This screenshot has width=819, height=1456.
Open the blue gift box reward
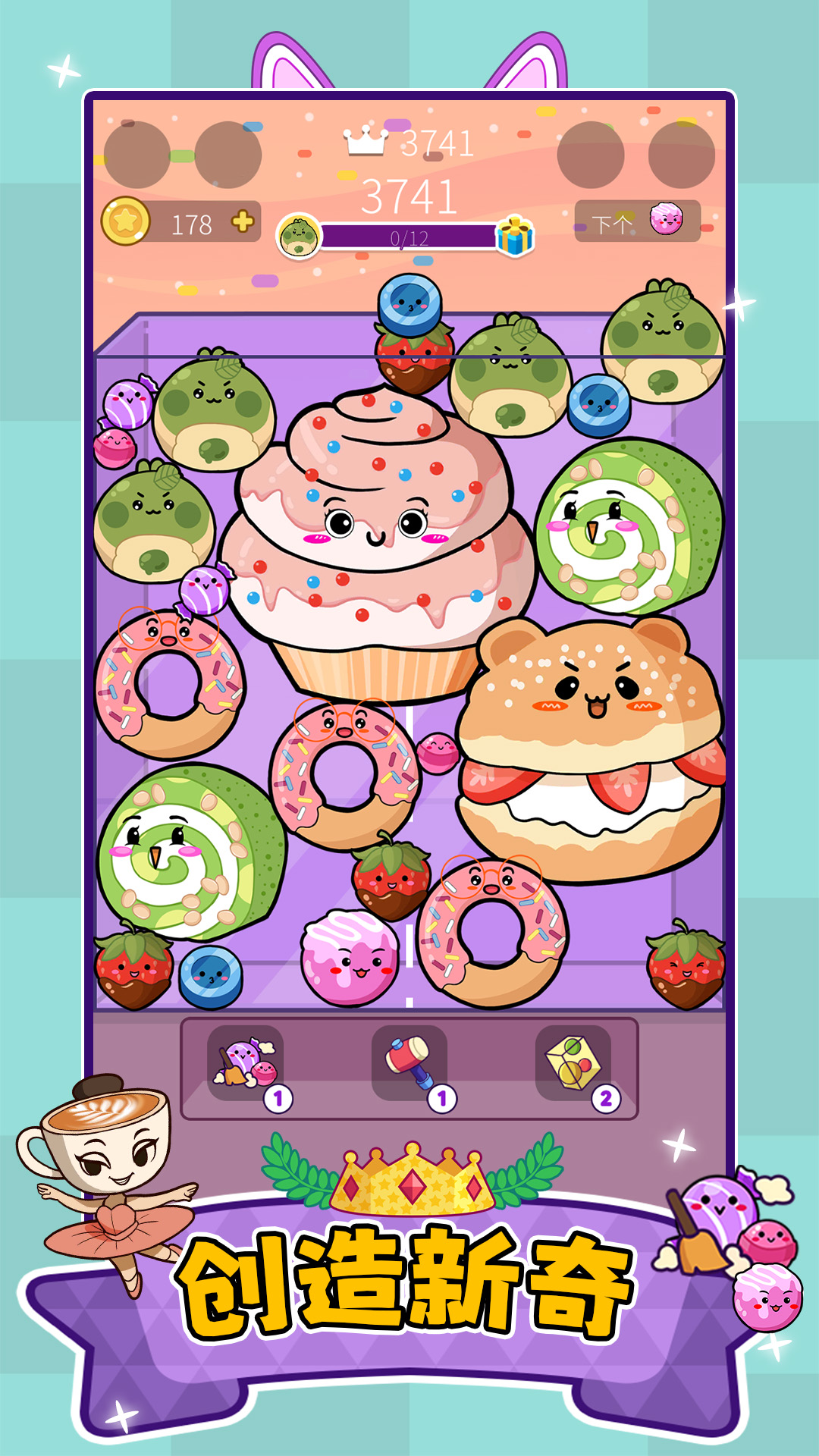pos(515,236)
